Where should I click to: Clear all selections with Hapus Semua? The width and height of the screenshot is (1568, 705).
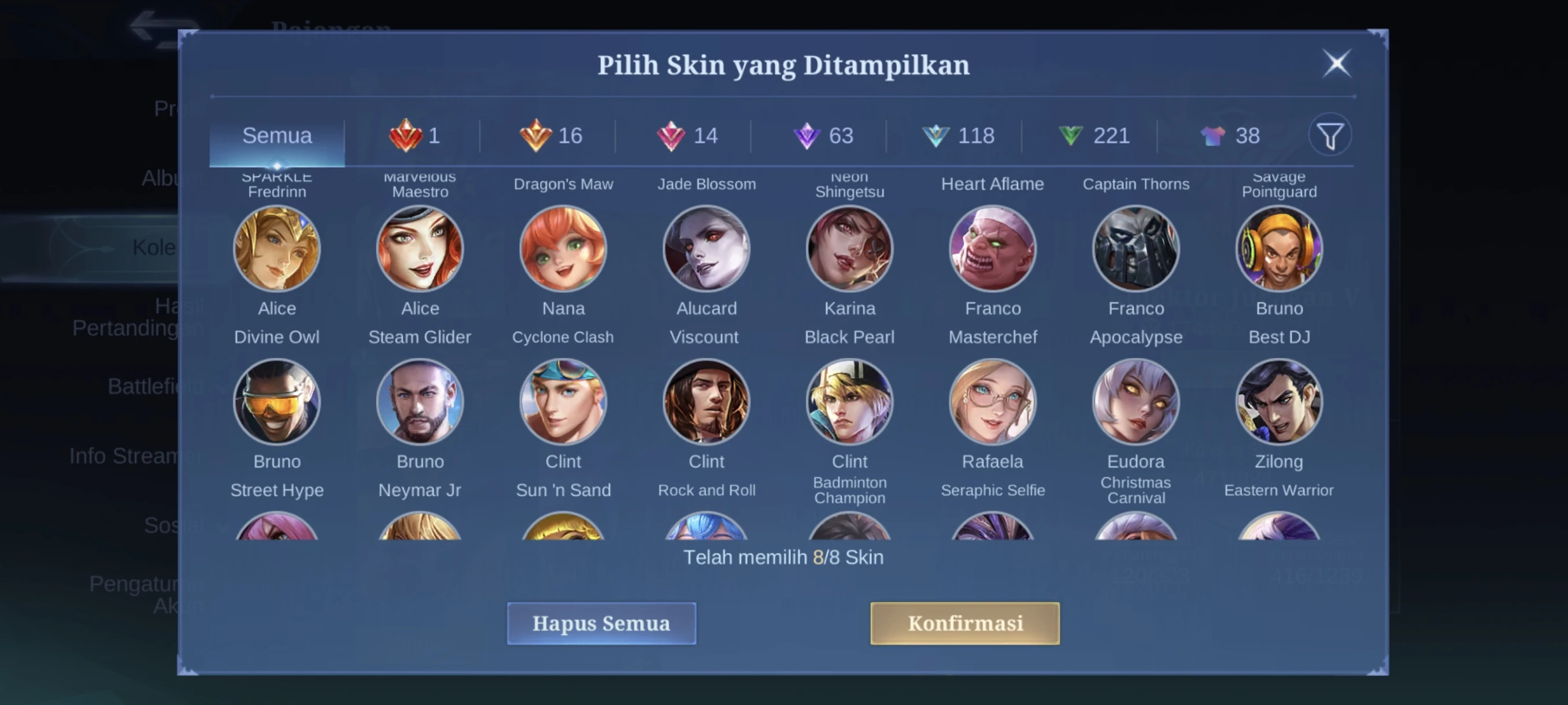coord(601,623)
